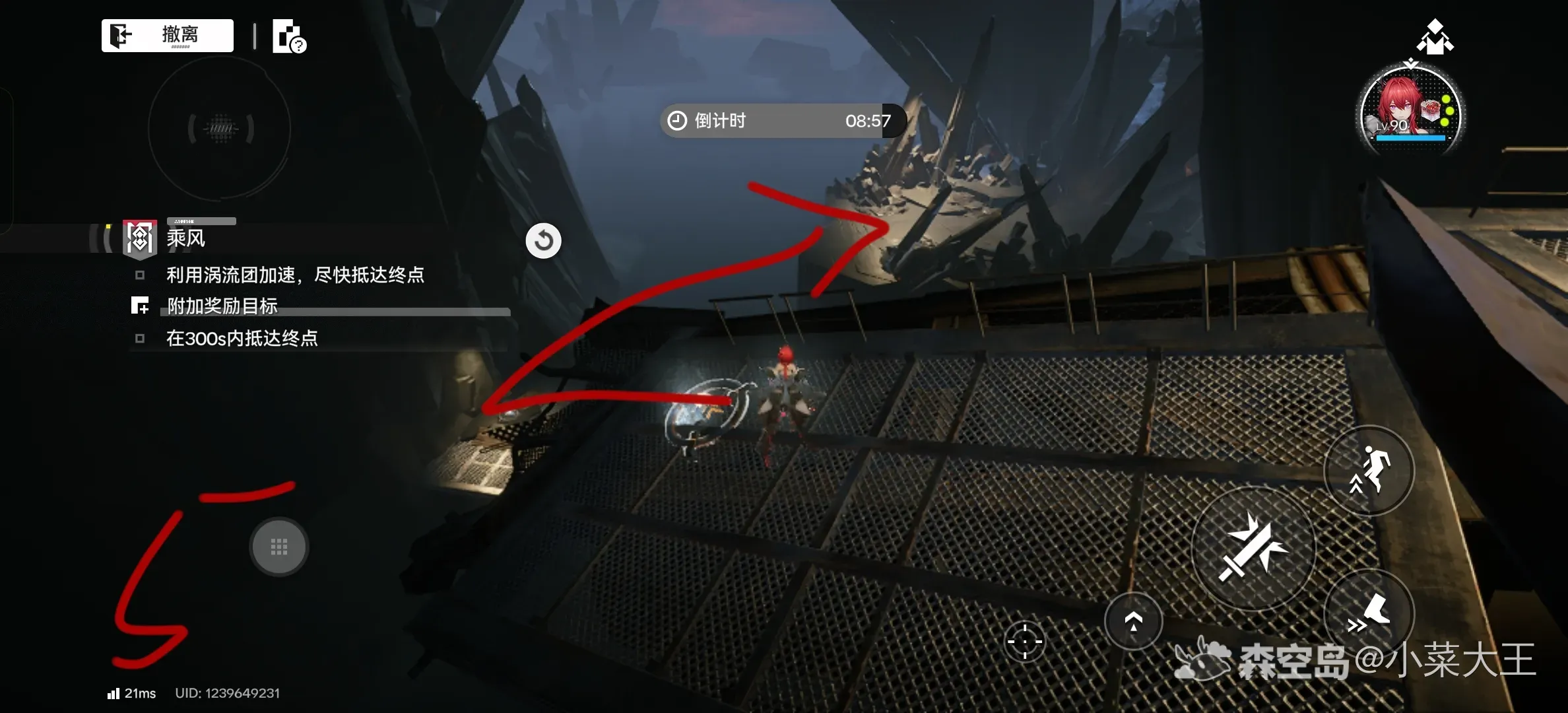
Task: Open the 乘风 mission objective tracker
Action: pos(185,238)
